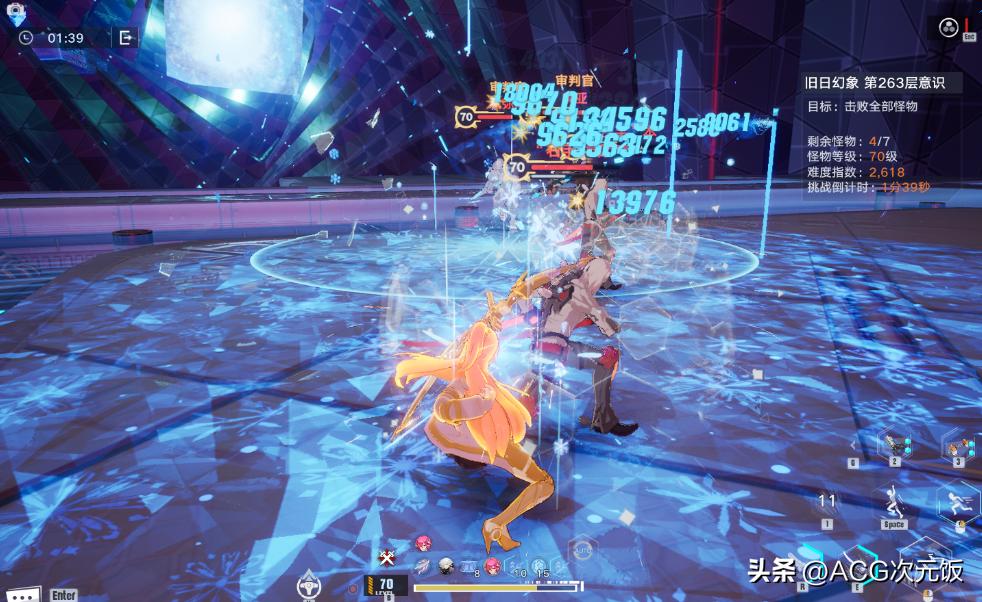Open the camera screenshot icon
Image resolution: width=982 pixels, height=602 pixels.
tap(17, 13)
